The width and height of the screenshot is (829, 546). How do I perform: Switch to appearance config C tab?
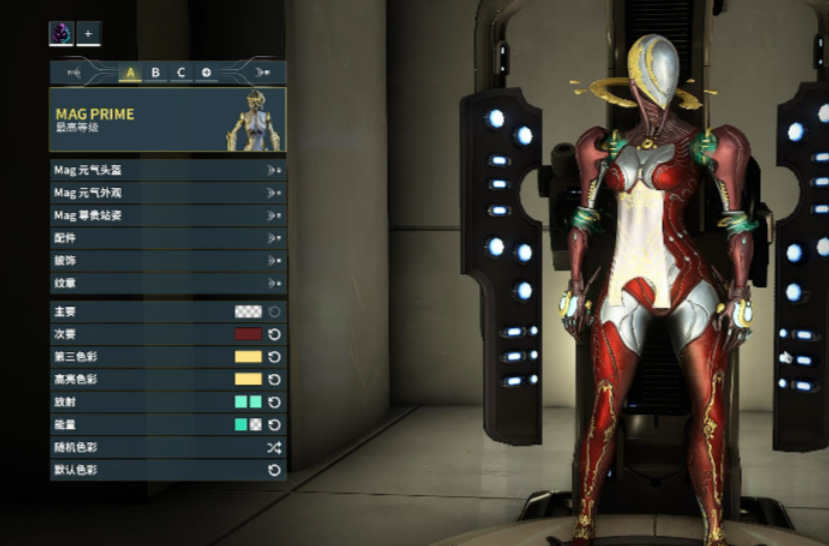point(181,72)
